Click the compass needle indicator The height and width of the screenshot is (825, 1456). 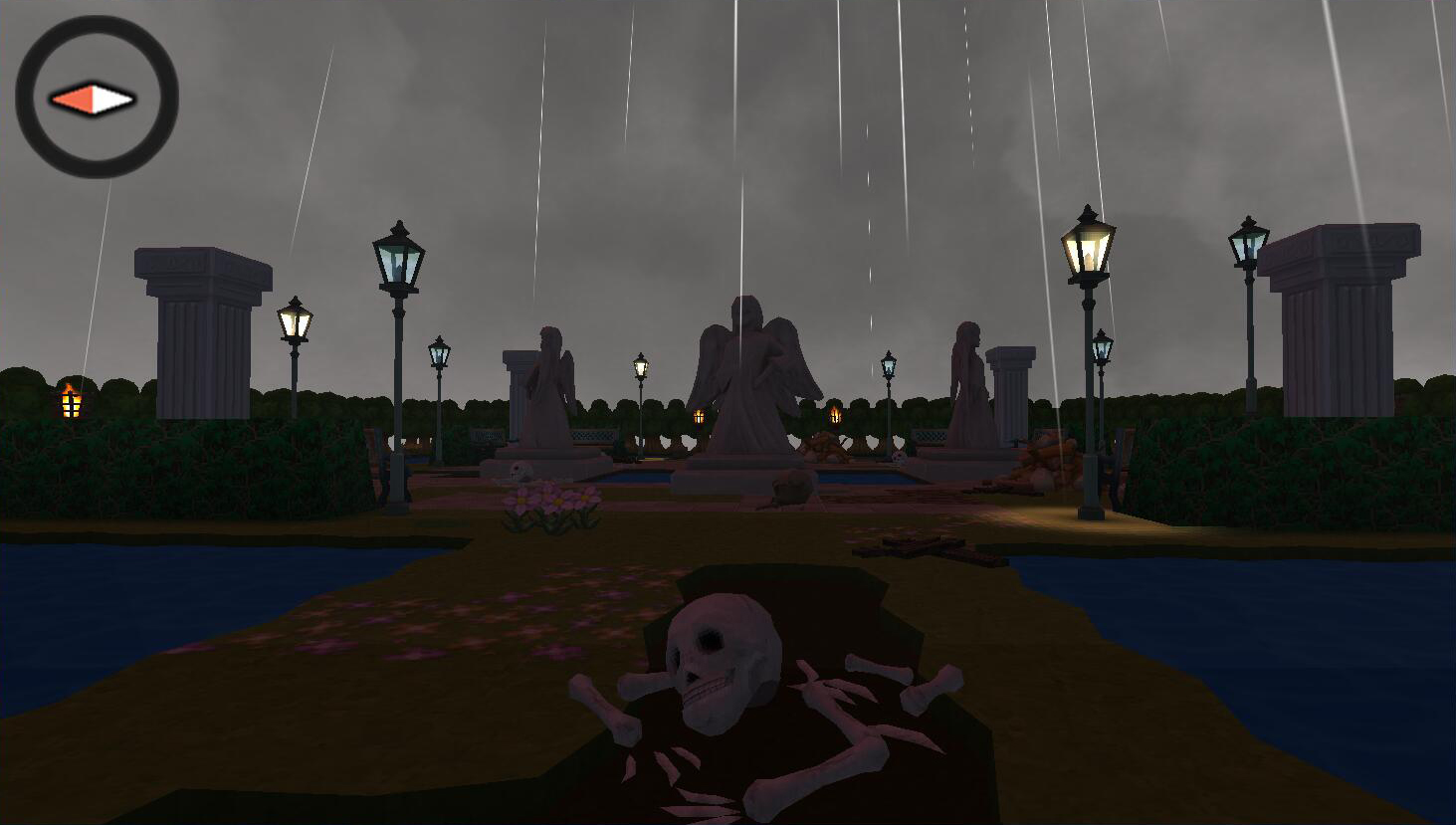(x=92, y=99)
